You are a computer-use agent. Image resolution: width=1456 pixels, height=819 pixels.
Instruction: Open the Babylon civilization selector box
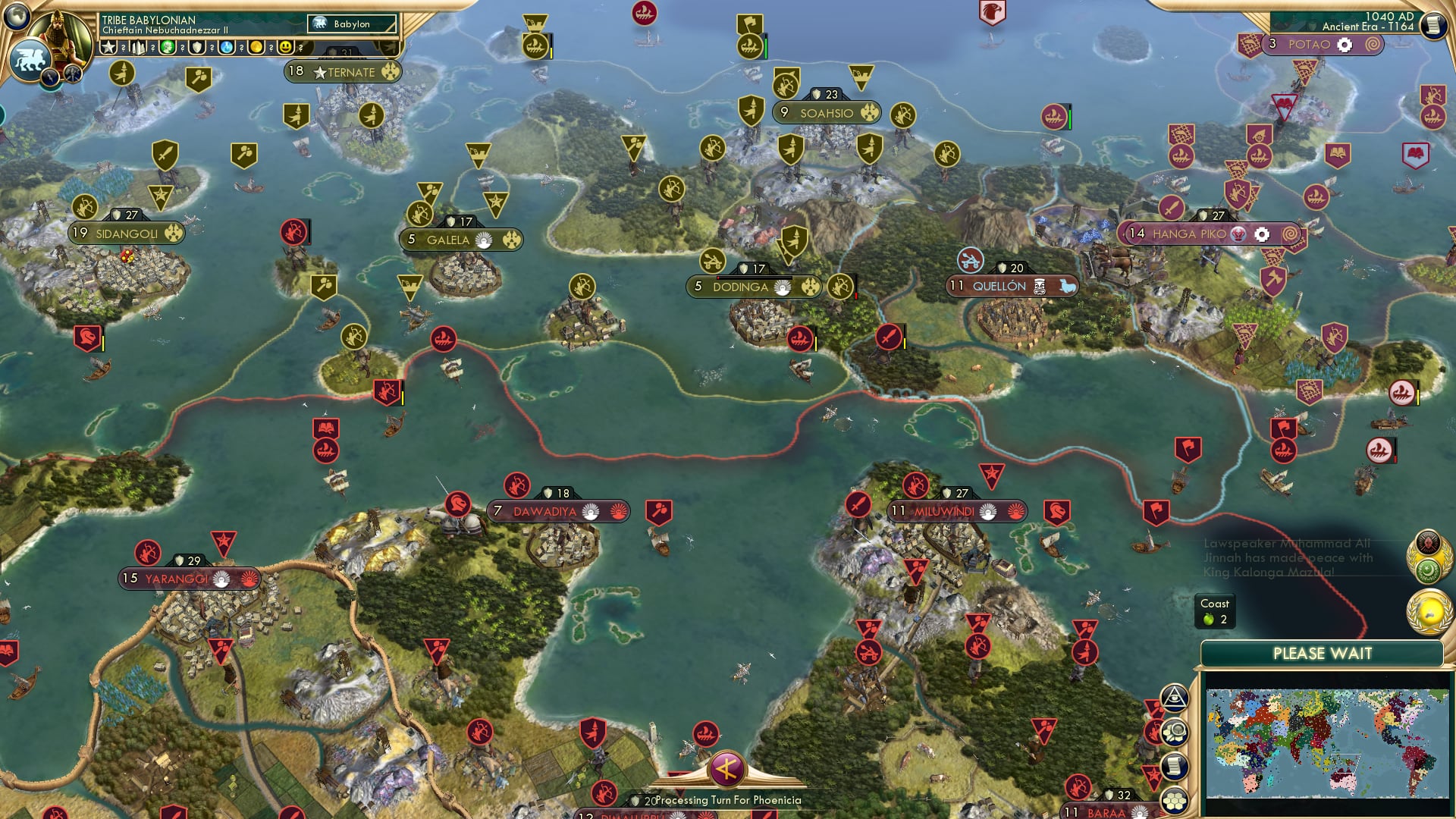[352, 24]
